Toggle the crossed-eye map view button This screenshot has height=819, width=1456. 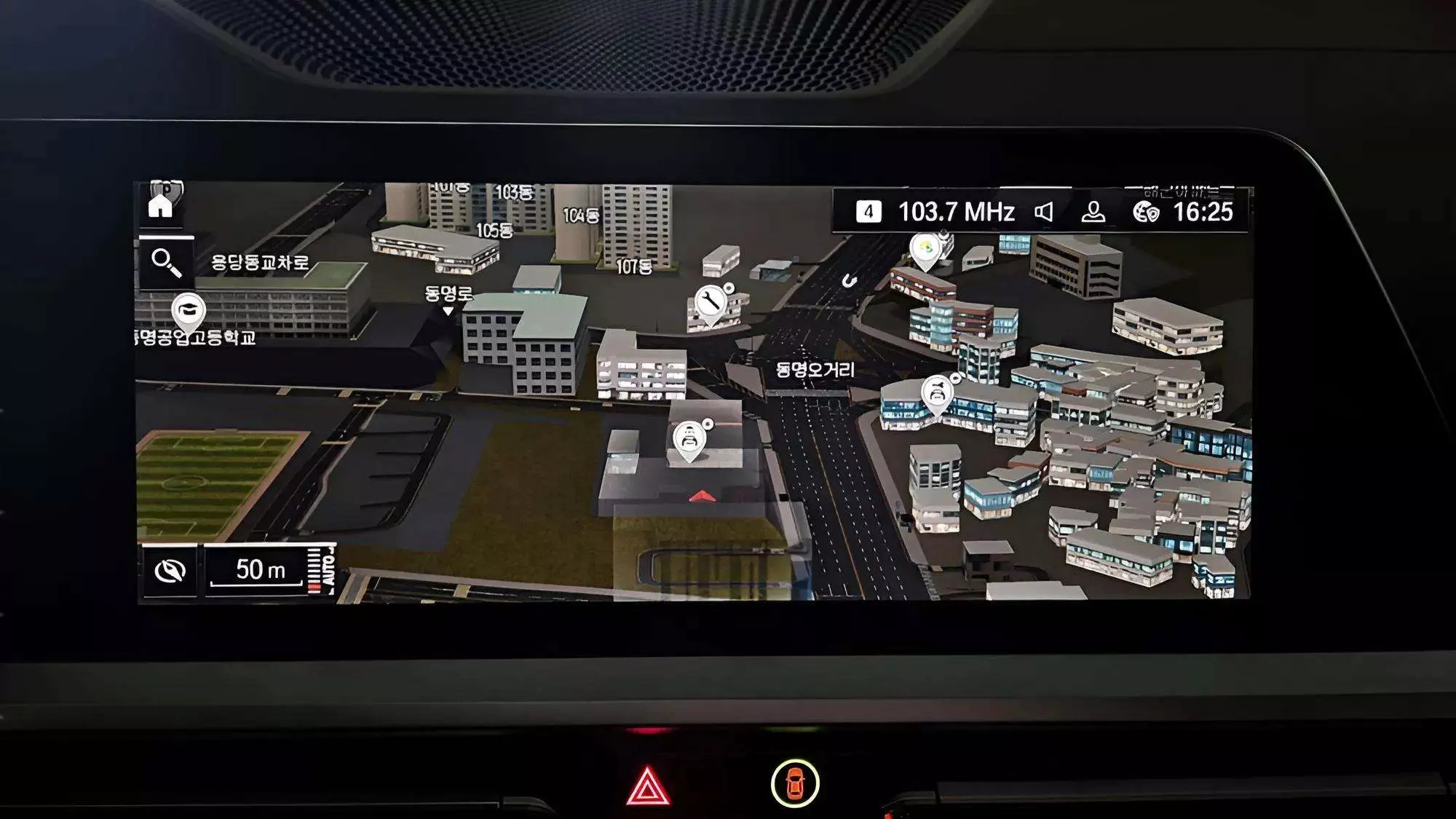[x=170, y=571]
